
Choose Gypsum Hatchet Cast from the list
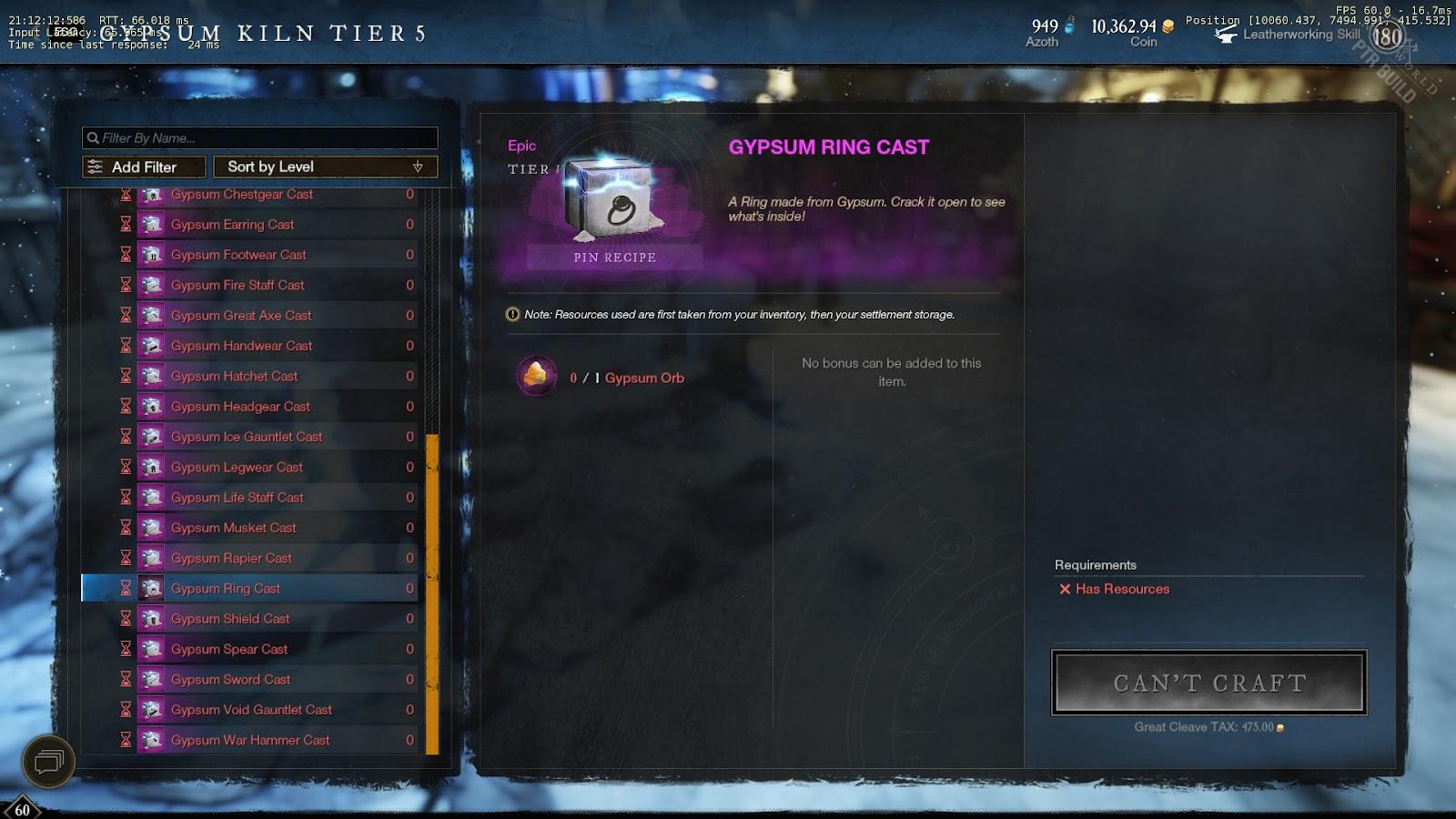coord(234,377)
